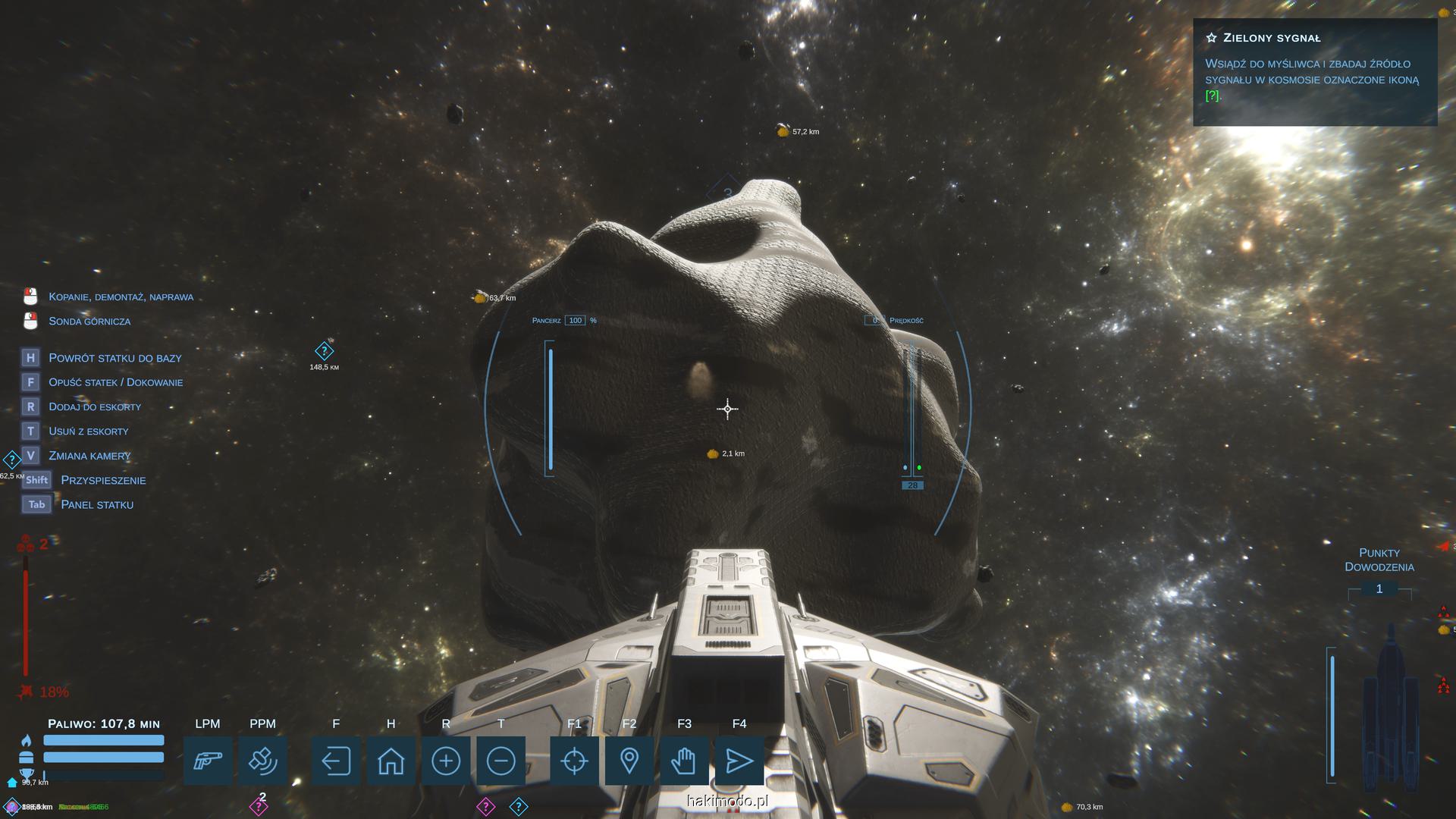Activate the mining probe satellite icon
Viewport: 1456px width, 819px height.
(x=262, y=761)
